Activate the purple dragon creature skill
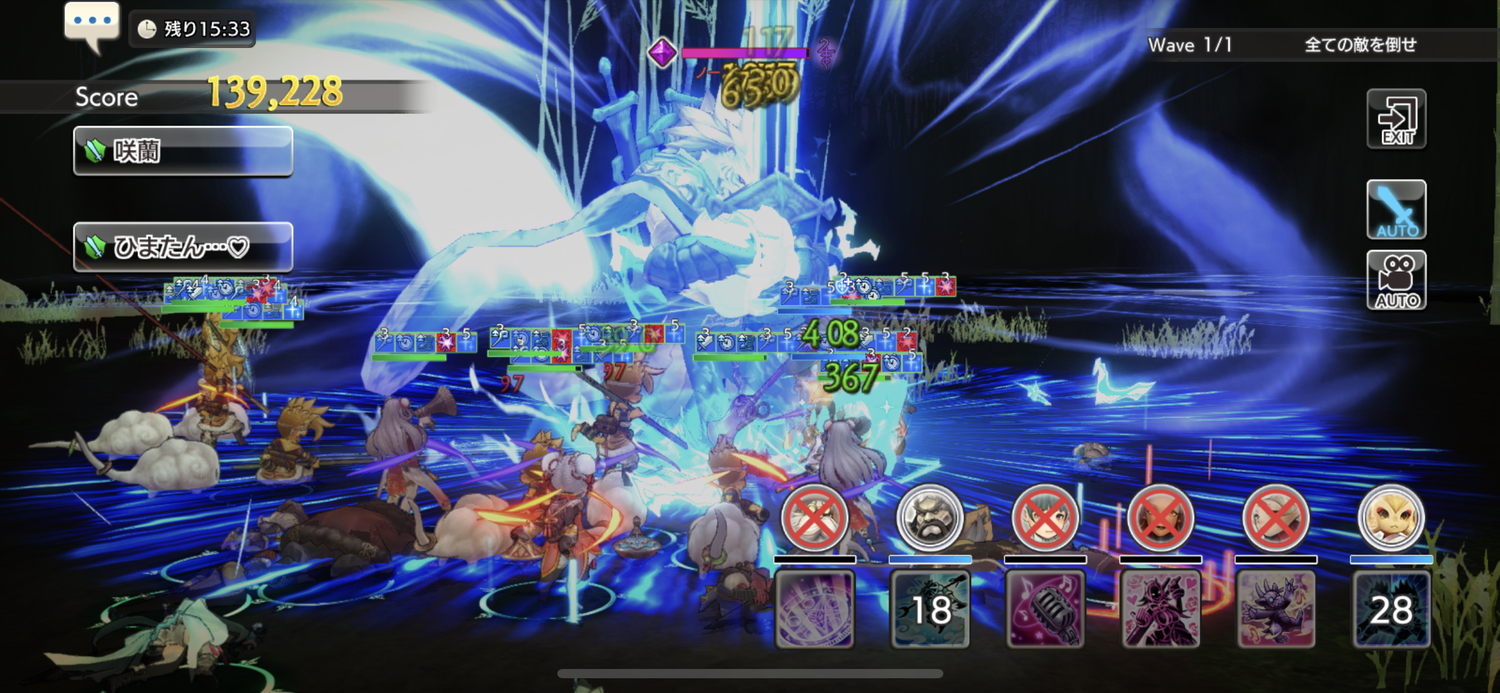 (x=1276, y=609)
